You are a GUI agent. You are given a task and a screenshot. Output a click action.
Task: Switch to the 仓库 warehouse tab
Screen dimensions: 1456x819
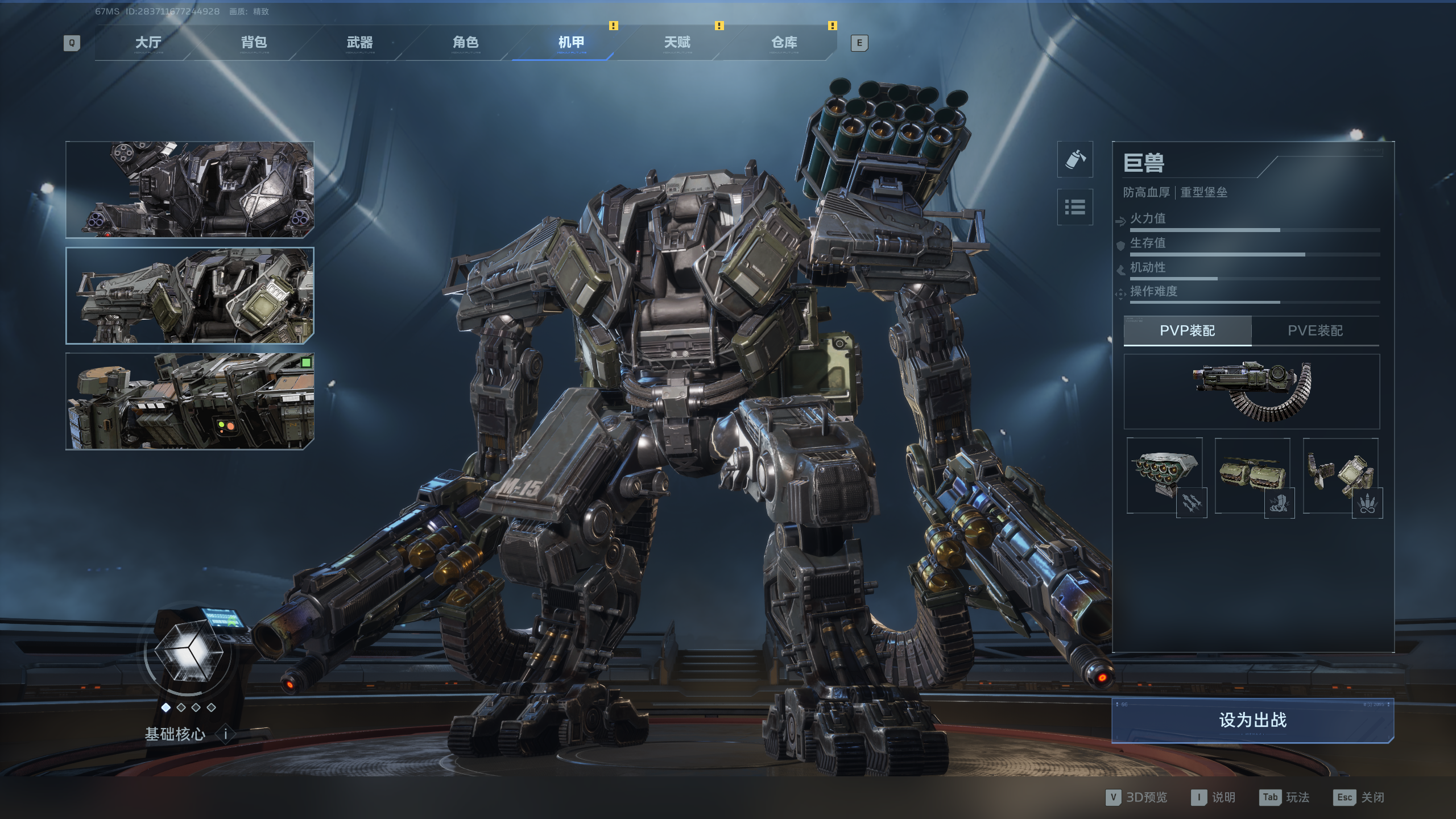[784, 43]
